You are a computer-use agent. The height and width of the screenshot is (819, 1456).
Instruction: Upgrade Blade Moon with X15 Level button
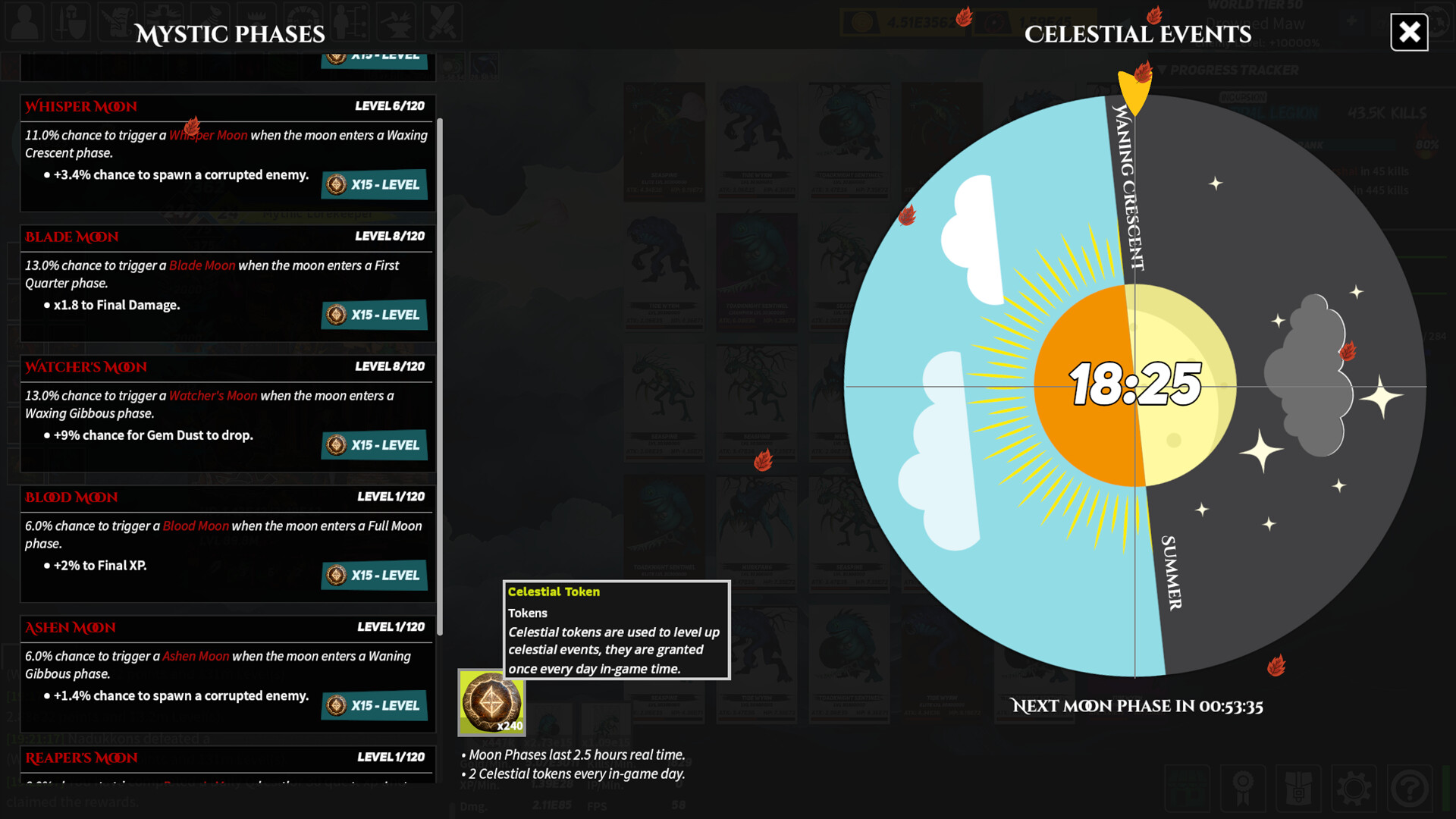coord(374,315)
